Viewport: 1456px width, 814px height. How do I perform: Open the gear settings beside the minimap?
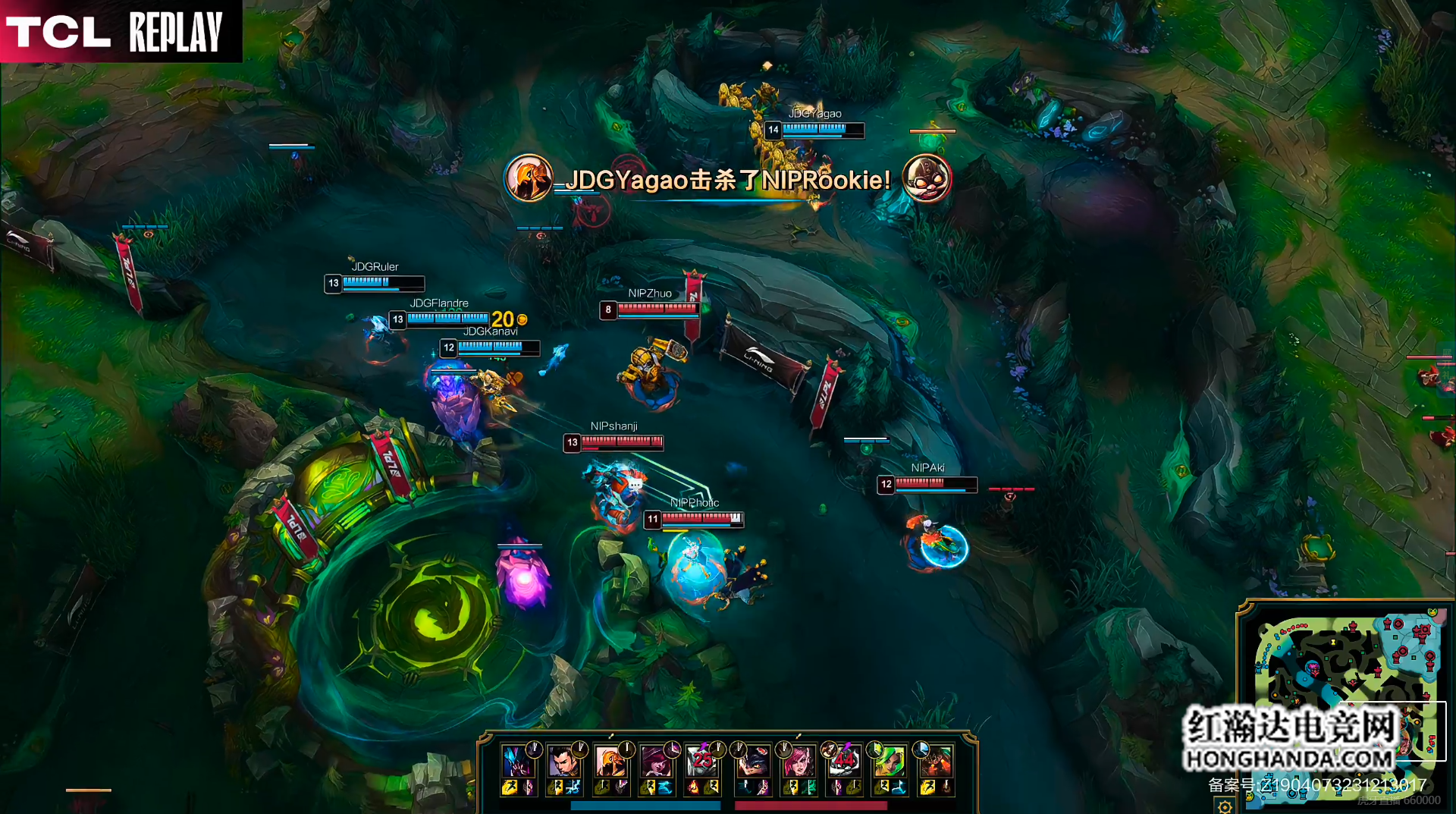pyautogui.click(x=1225, y=806)
